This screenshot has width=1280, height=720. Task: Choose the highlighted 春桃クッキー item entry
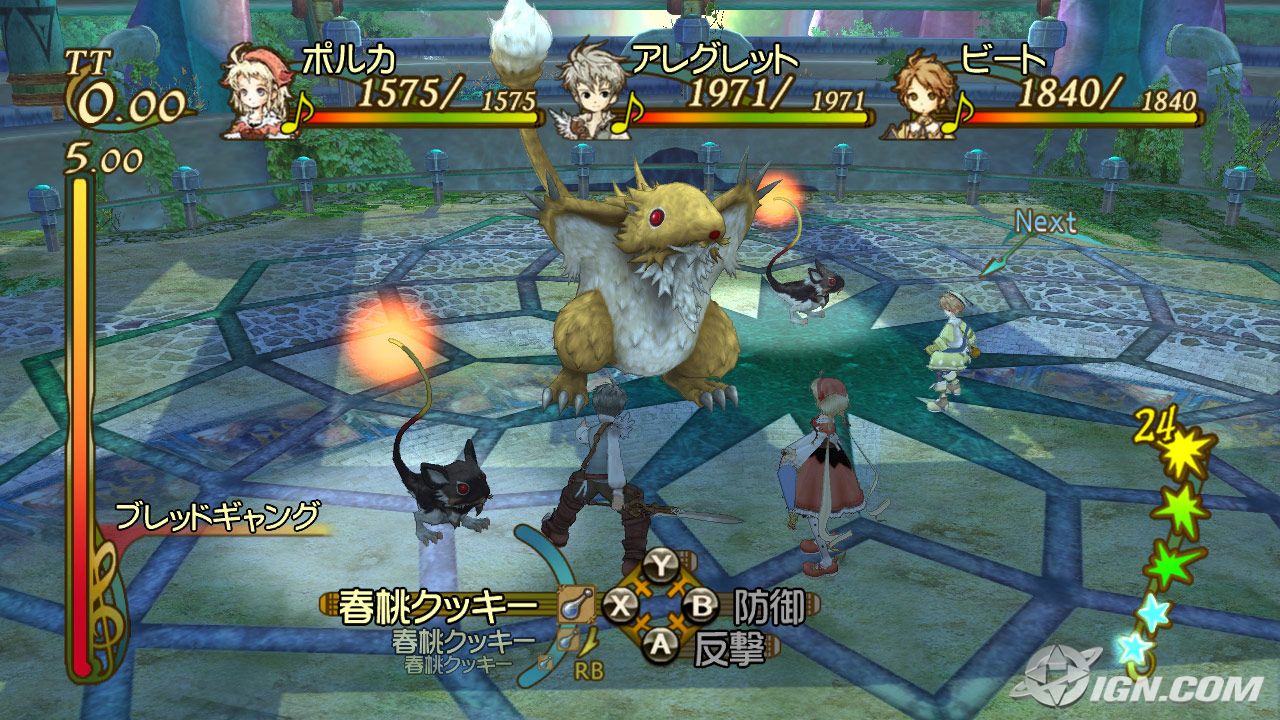coord(440,606)
